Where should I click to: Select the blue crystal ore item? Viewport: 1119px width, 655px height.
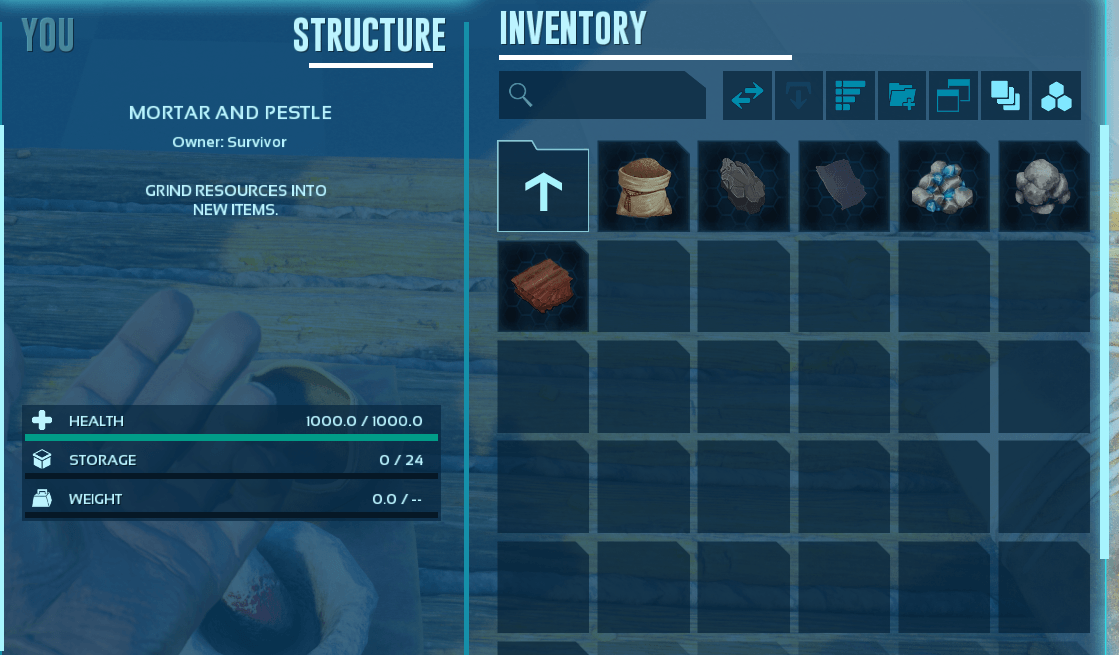coord(944,186)
